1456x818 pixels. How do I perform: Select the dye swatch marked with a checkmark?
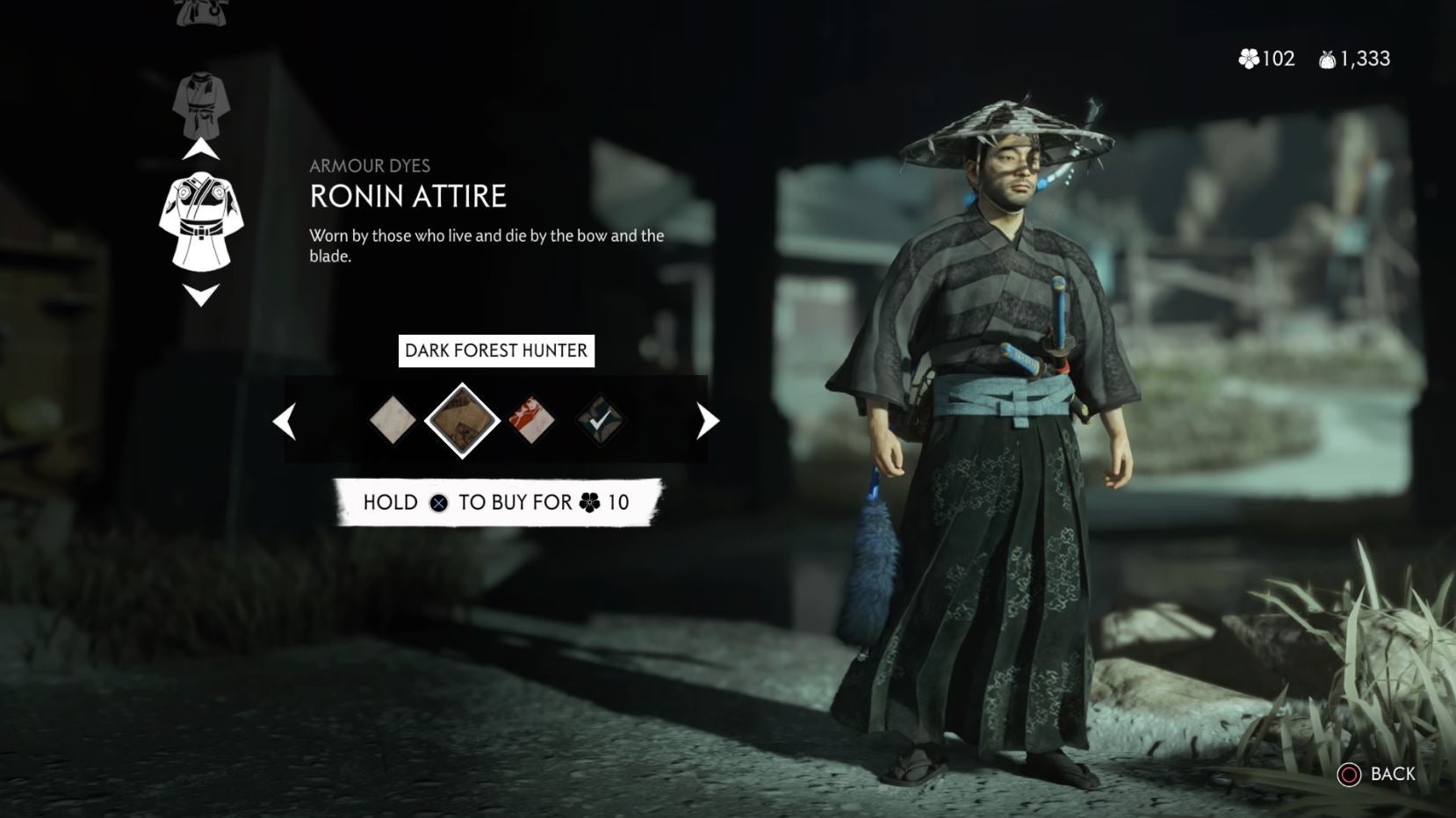[x=602, y=420]
